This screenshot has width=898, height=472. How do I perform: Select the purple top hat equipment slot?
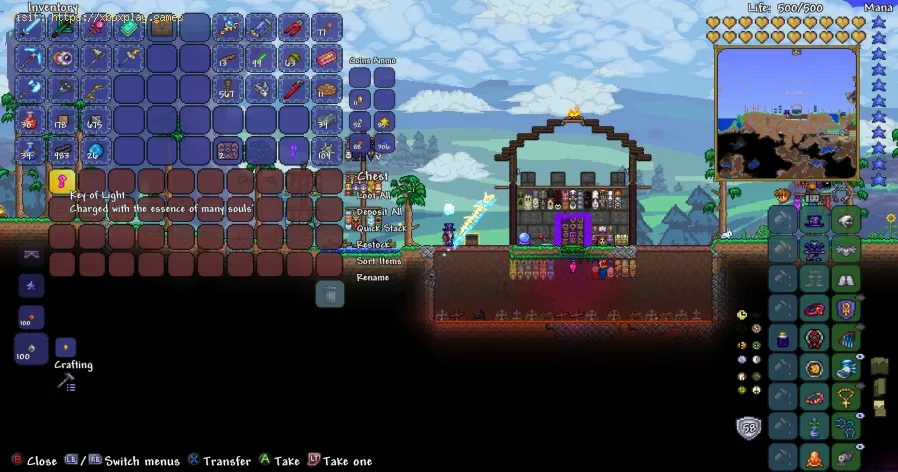815,220
